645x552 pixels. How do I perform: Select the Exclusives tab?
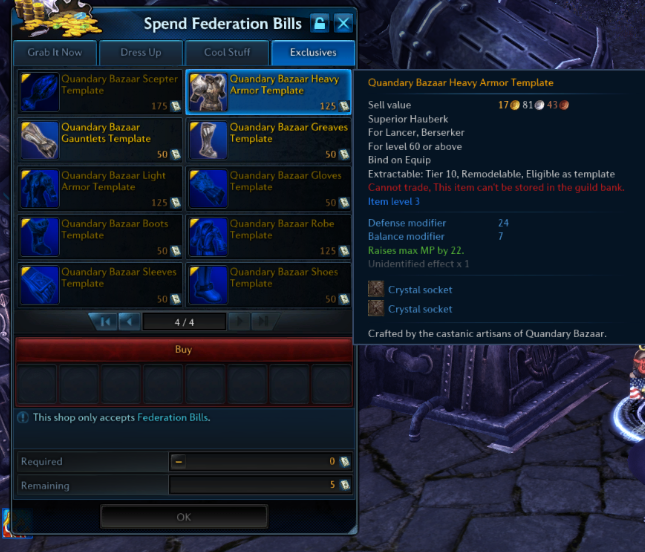point(311,53)
